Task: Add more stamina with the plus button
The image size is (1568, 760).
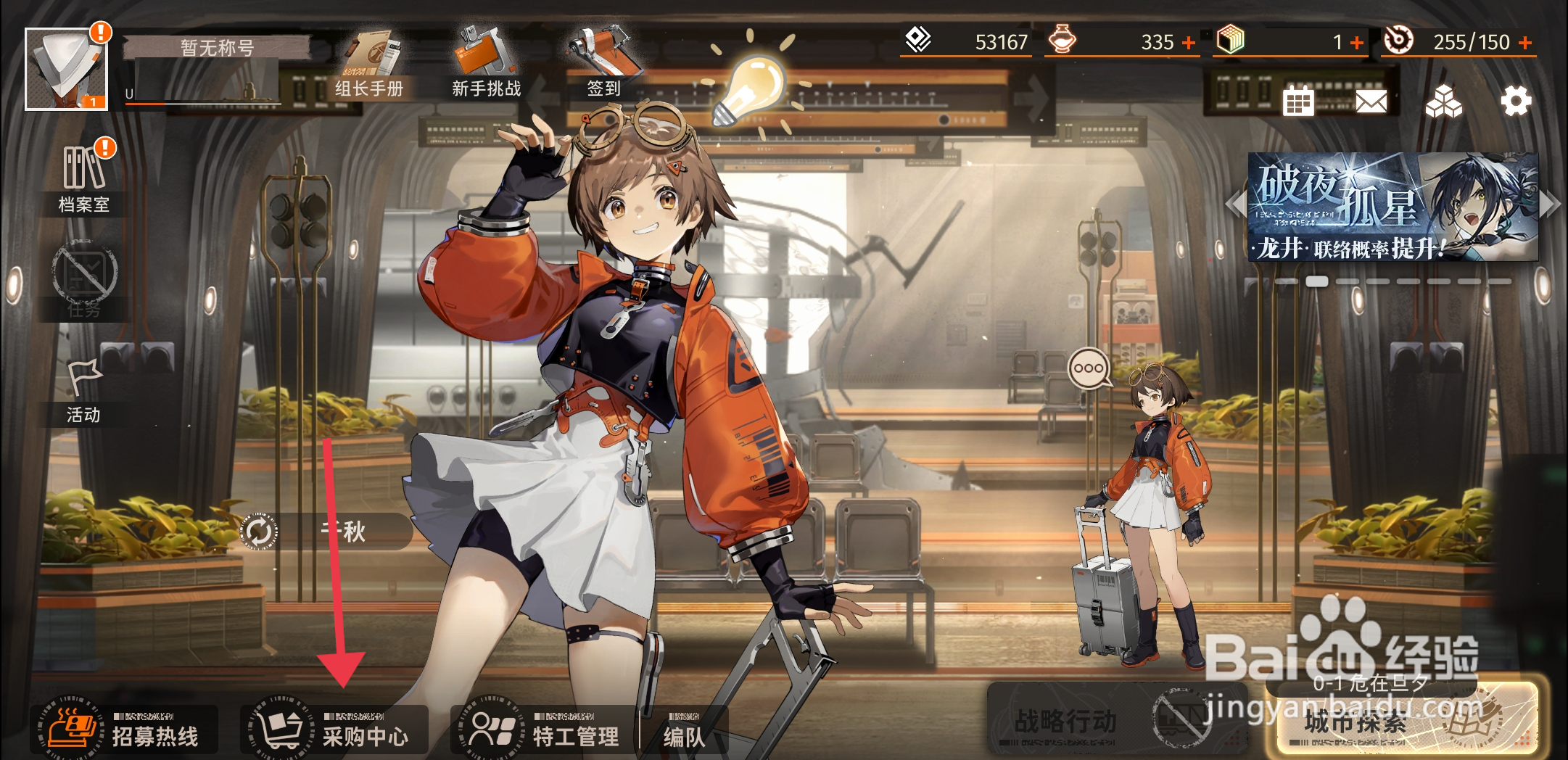Action: tap(1526, 43)
